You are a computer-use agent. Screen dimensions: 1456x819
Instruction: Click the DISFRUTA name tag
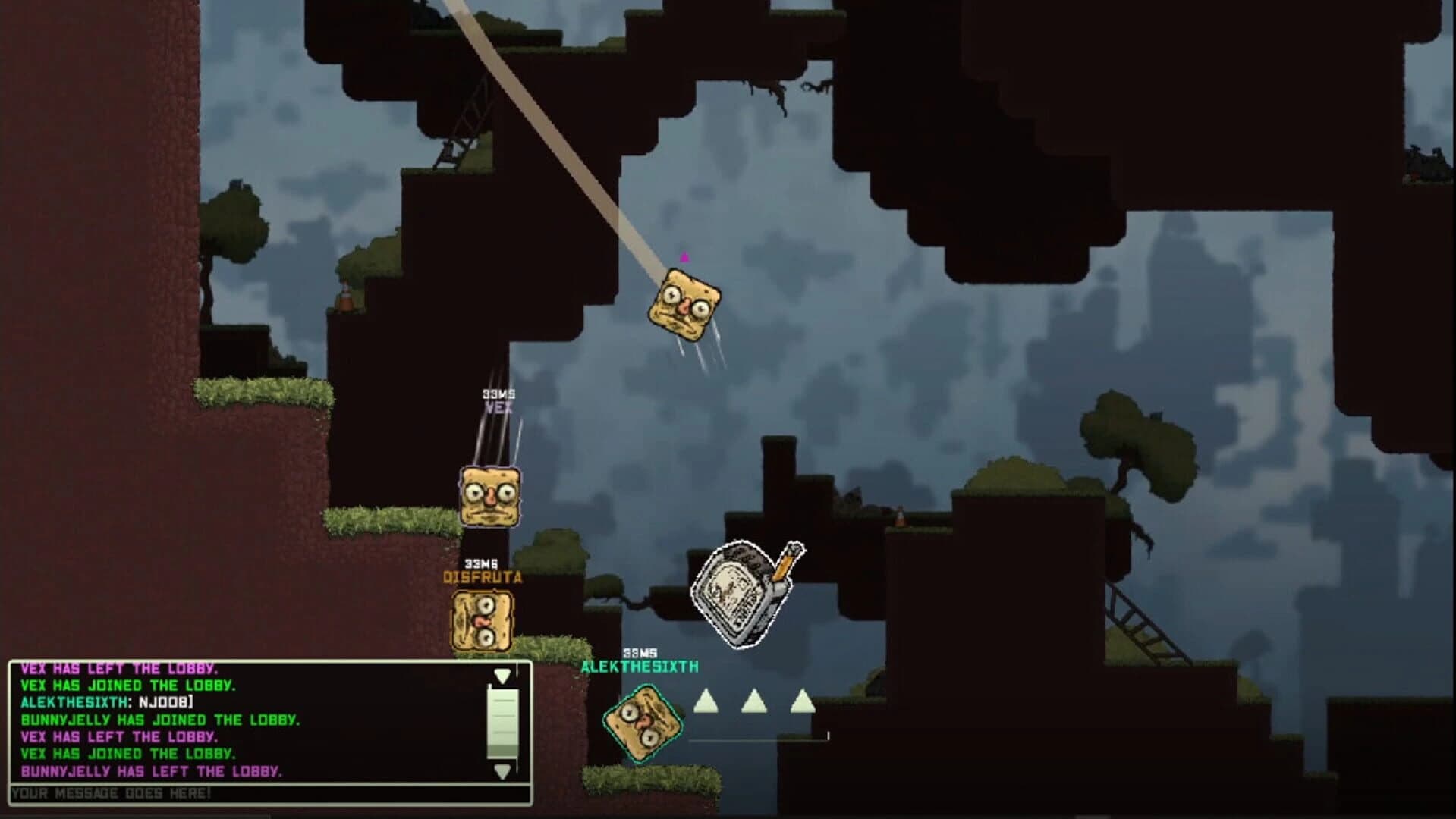[x=482, y=576]
